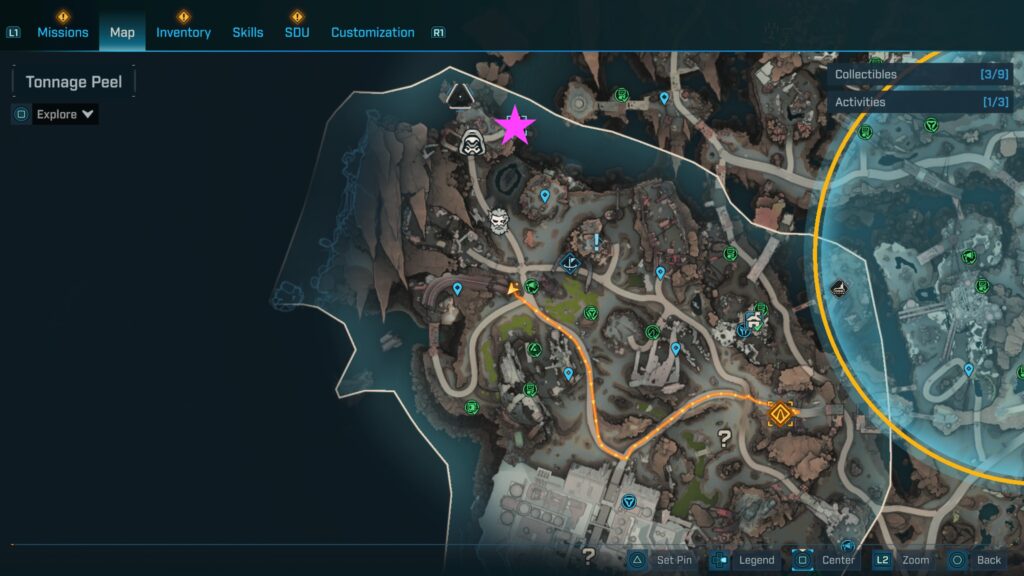Viewport: 1024px width, 576px height.
Task: Click the pink star map pin
Action: pos(515,126)
